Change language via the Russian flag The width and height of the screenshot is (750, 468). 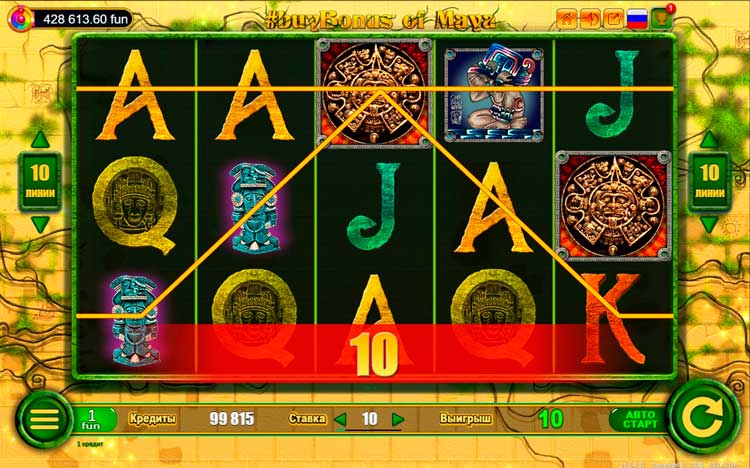pyautogui.click(x=636, y=18)
